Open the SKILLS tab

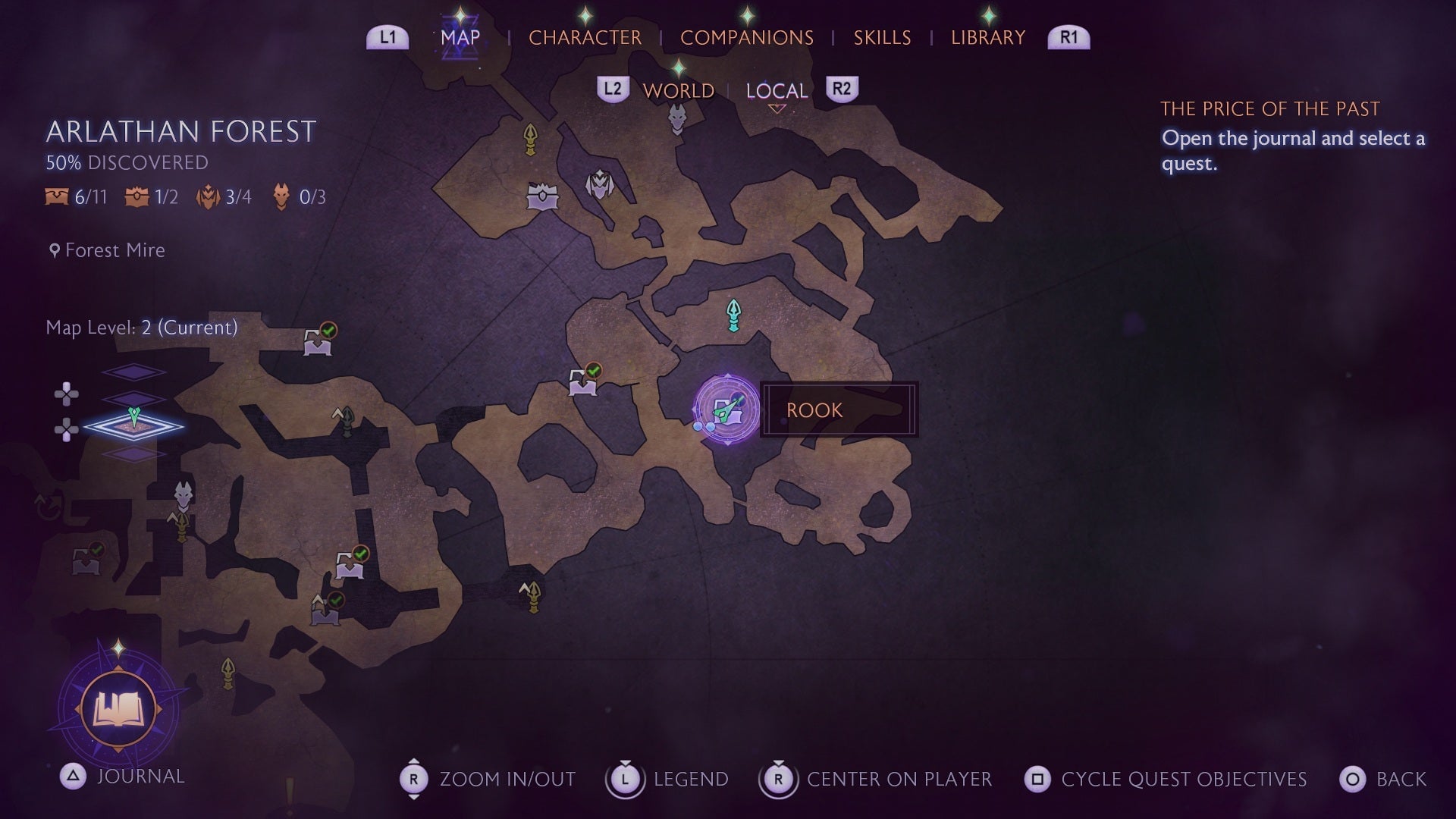click(882, 37)
